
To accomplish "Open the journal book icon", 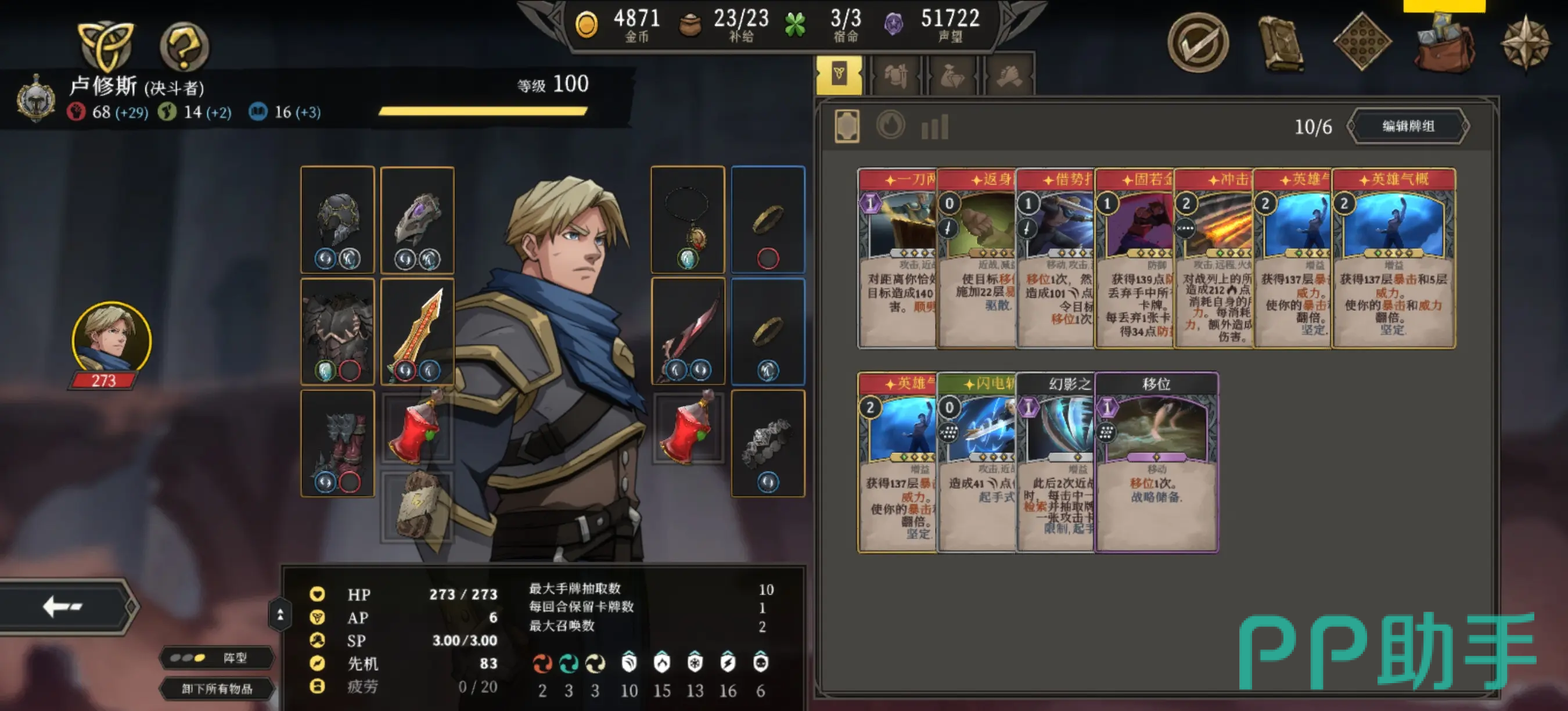I will (x=1280, y=42).
